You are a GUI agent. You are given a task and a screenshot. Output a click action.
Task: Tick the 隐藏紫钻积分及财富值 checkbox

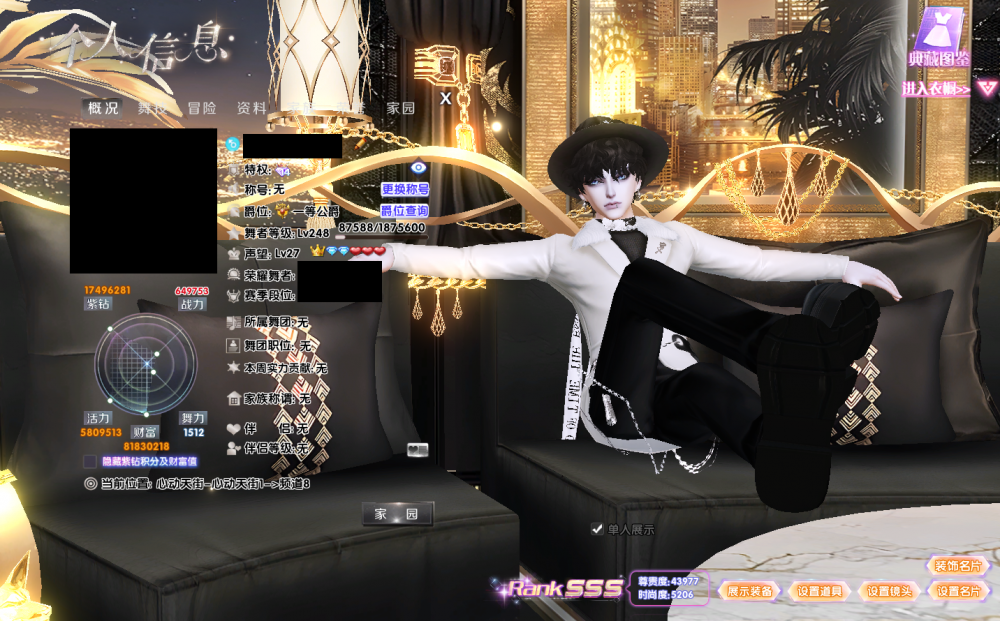coord(90,462)
